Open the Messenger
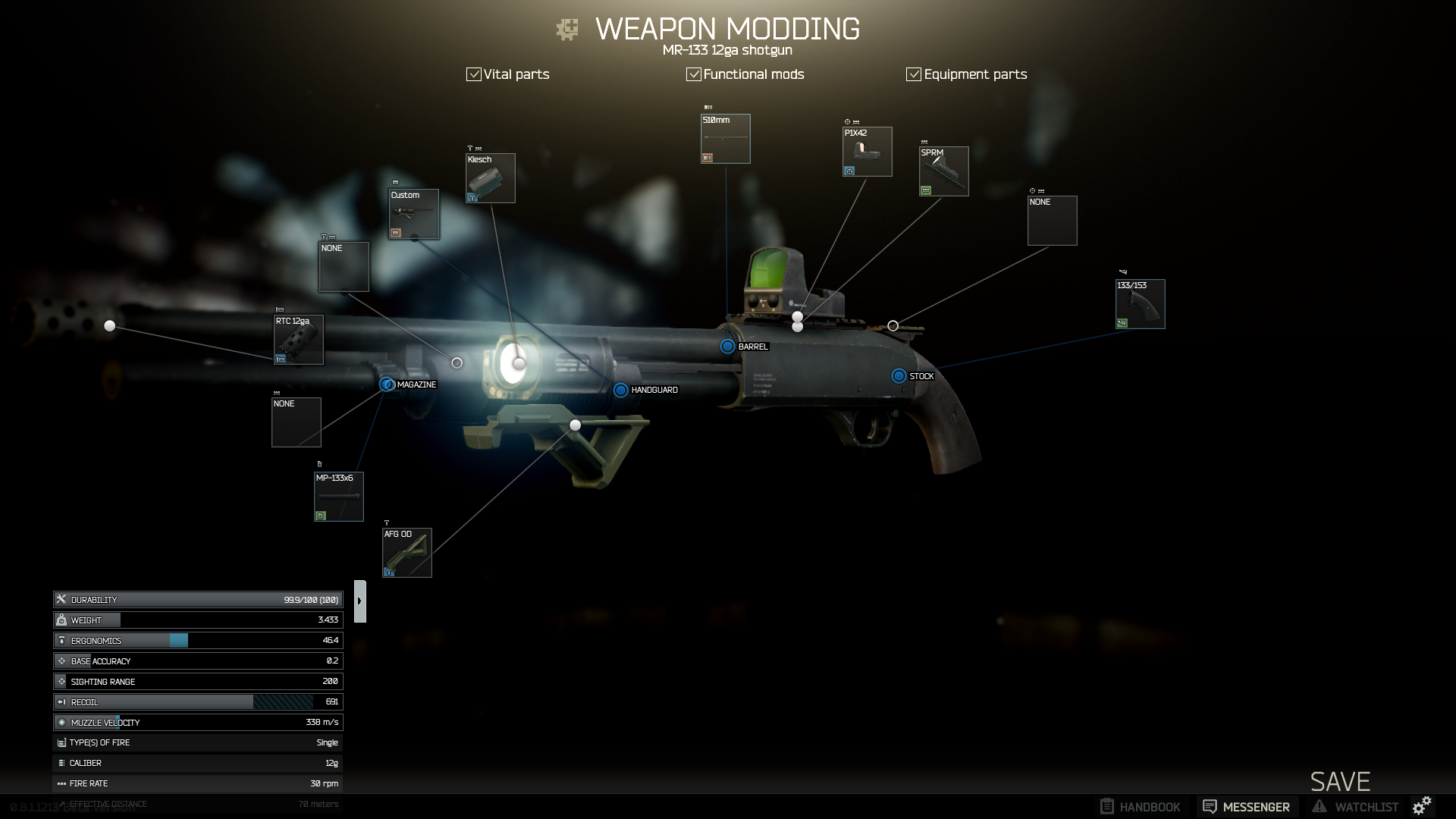 click(1247, 807)
